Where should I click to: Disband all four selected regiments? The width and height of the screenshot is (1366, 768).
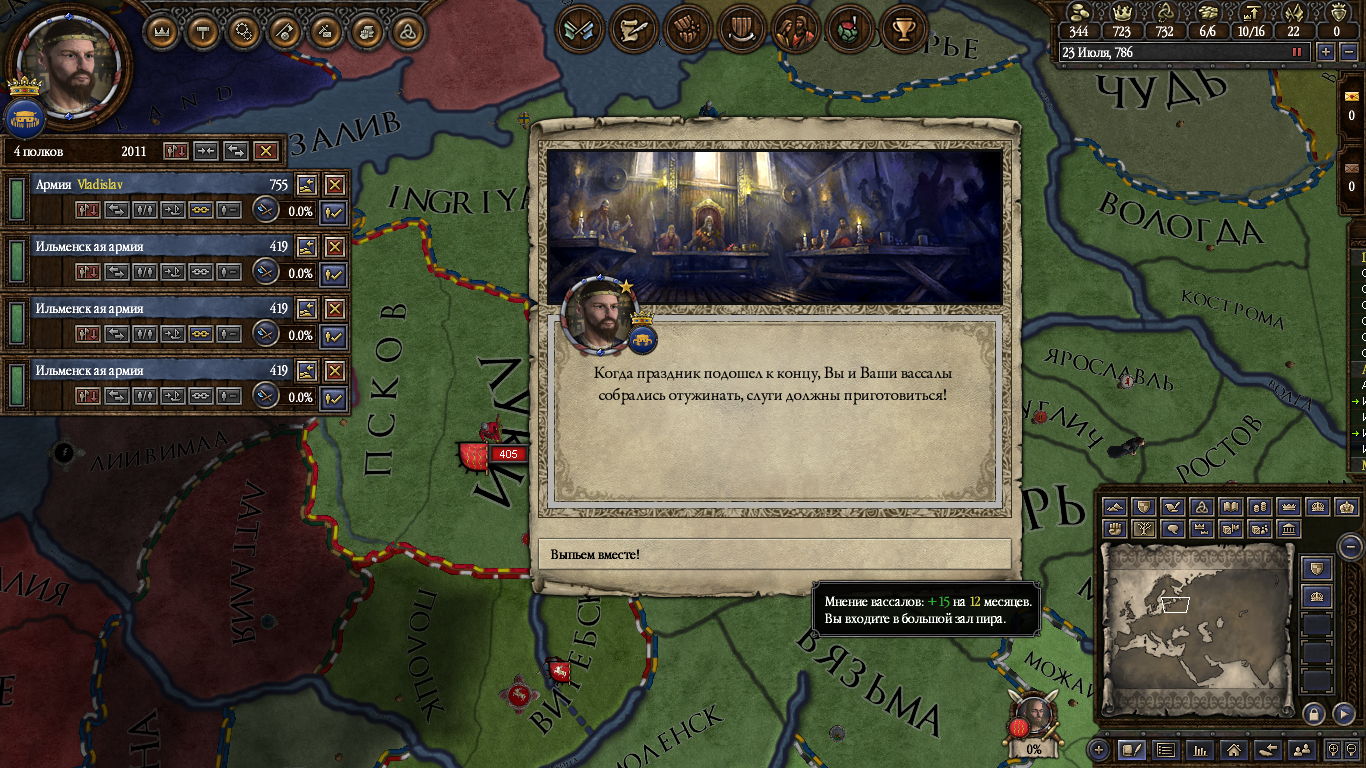point(265,151)
